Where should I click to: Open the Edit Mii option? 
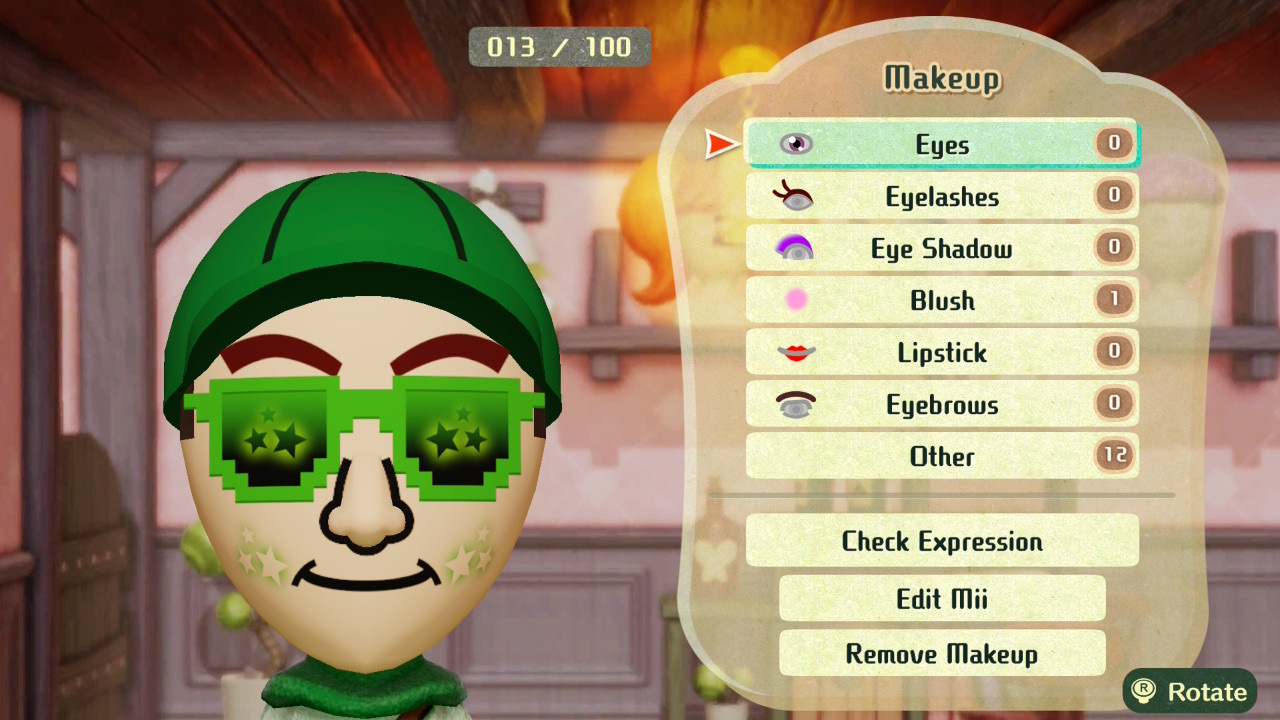click(x=941, y=599)
